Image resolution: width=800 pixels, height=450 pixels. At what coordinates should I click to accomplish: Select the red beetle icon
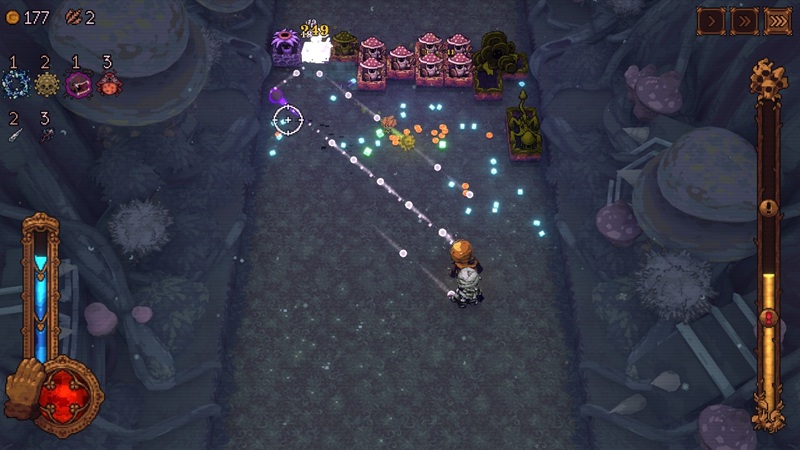click(108, 84)
